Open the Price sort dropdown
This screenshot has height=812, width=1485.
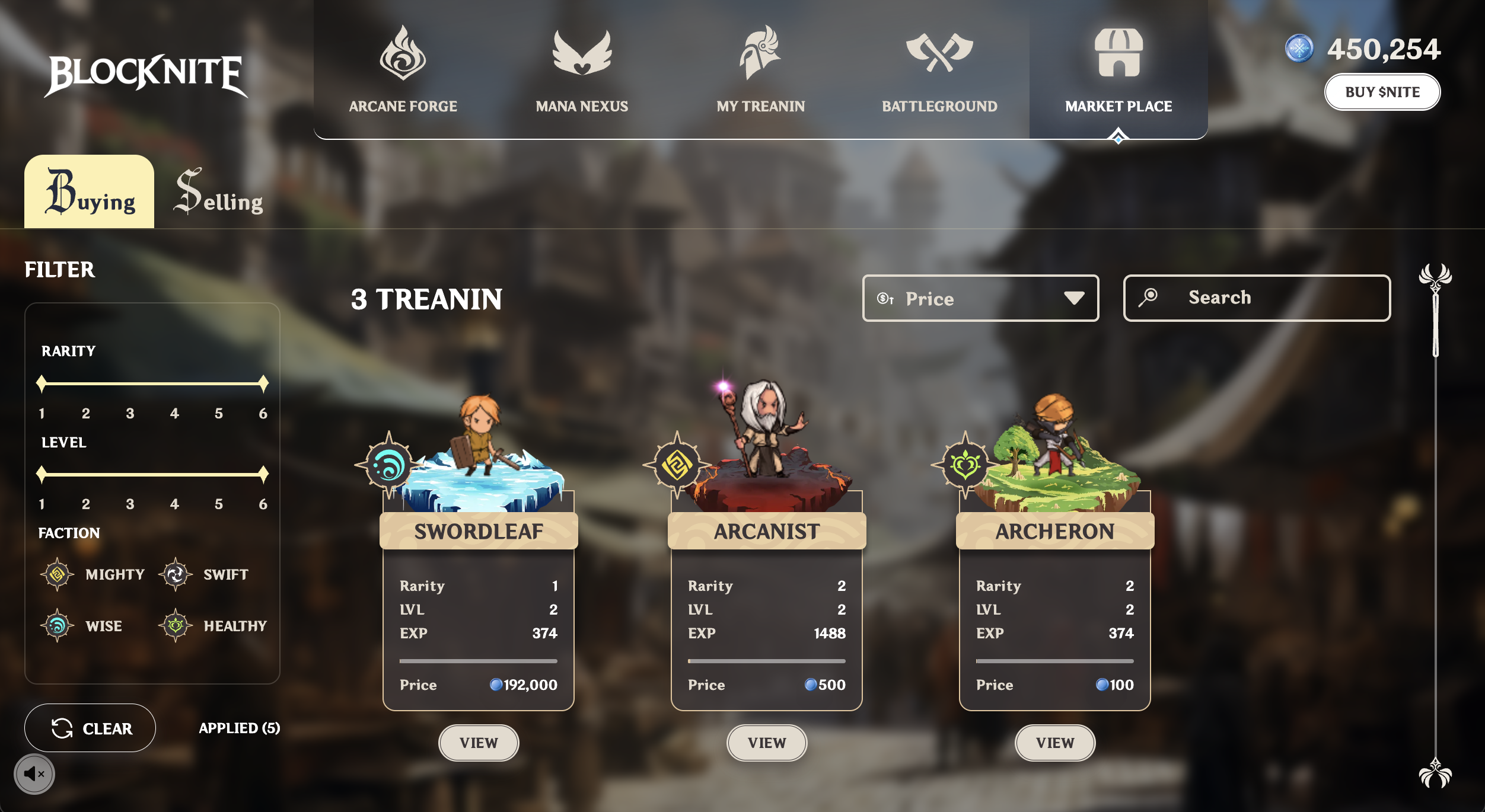point(980,298)
